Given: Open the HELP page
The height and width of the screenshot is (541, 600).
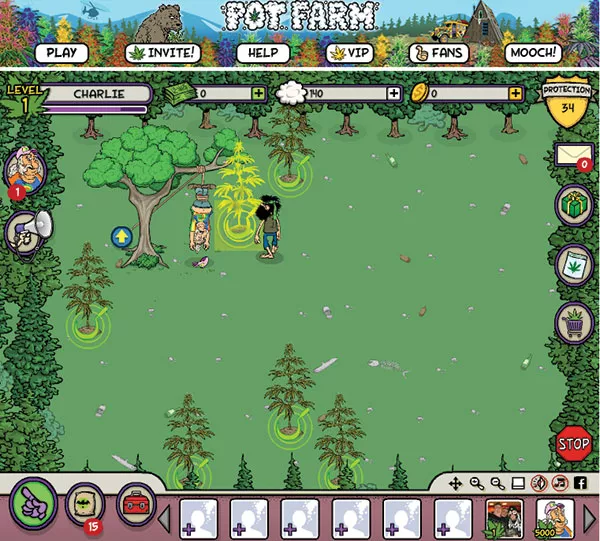Looking at the screenshot, I should pos(262,53).
